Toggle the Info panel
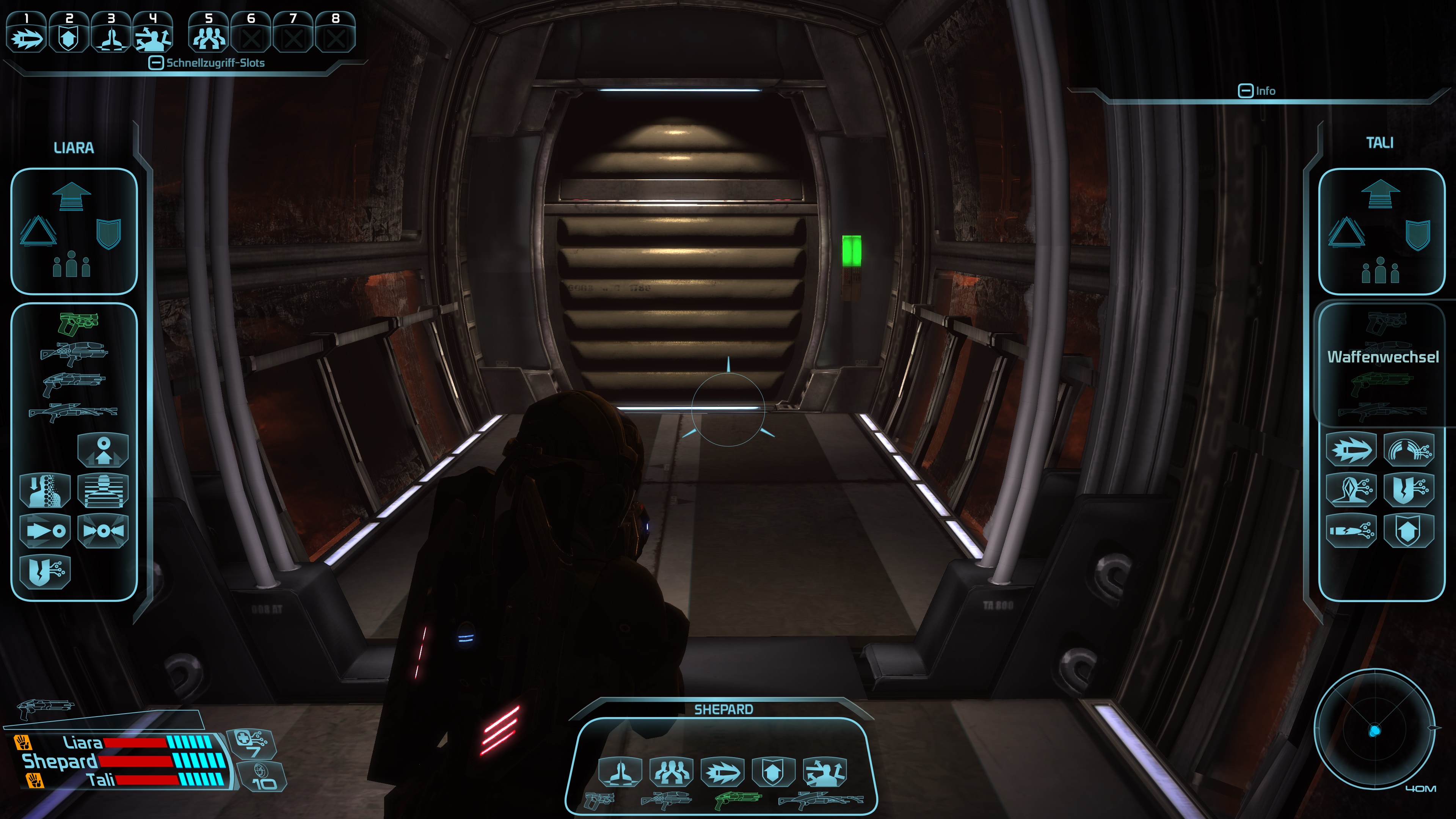Viewport: 1456px width, 819px height. click(x=1245, y=91)
